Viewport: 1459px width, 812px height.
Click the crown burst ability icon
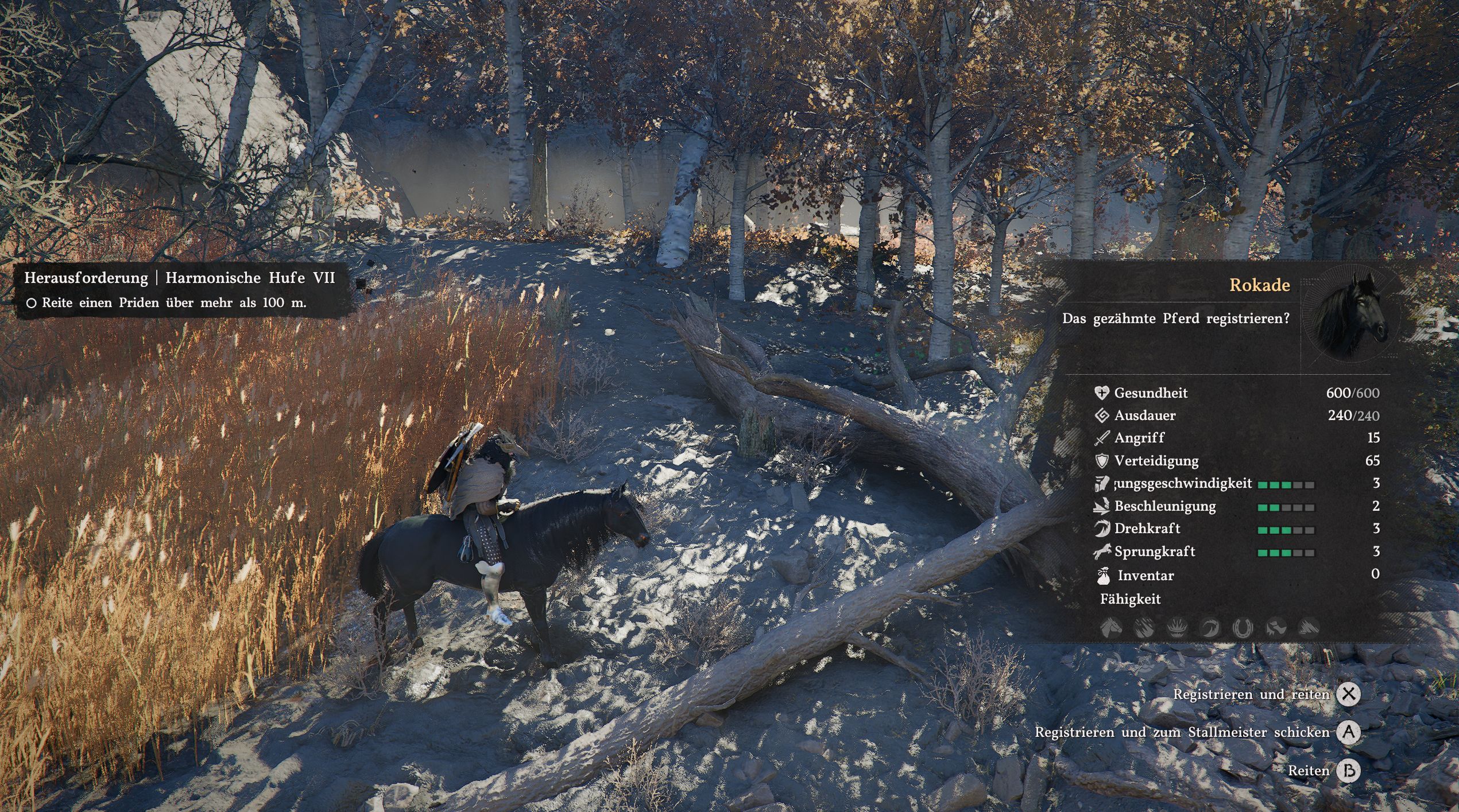(x=1177, y=628)
